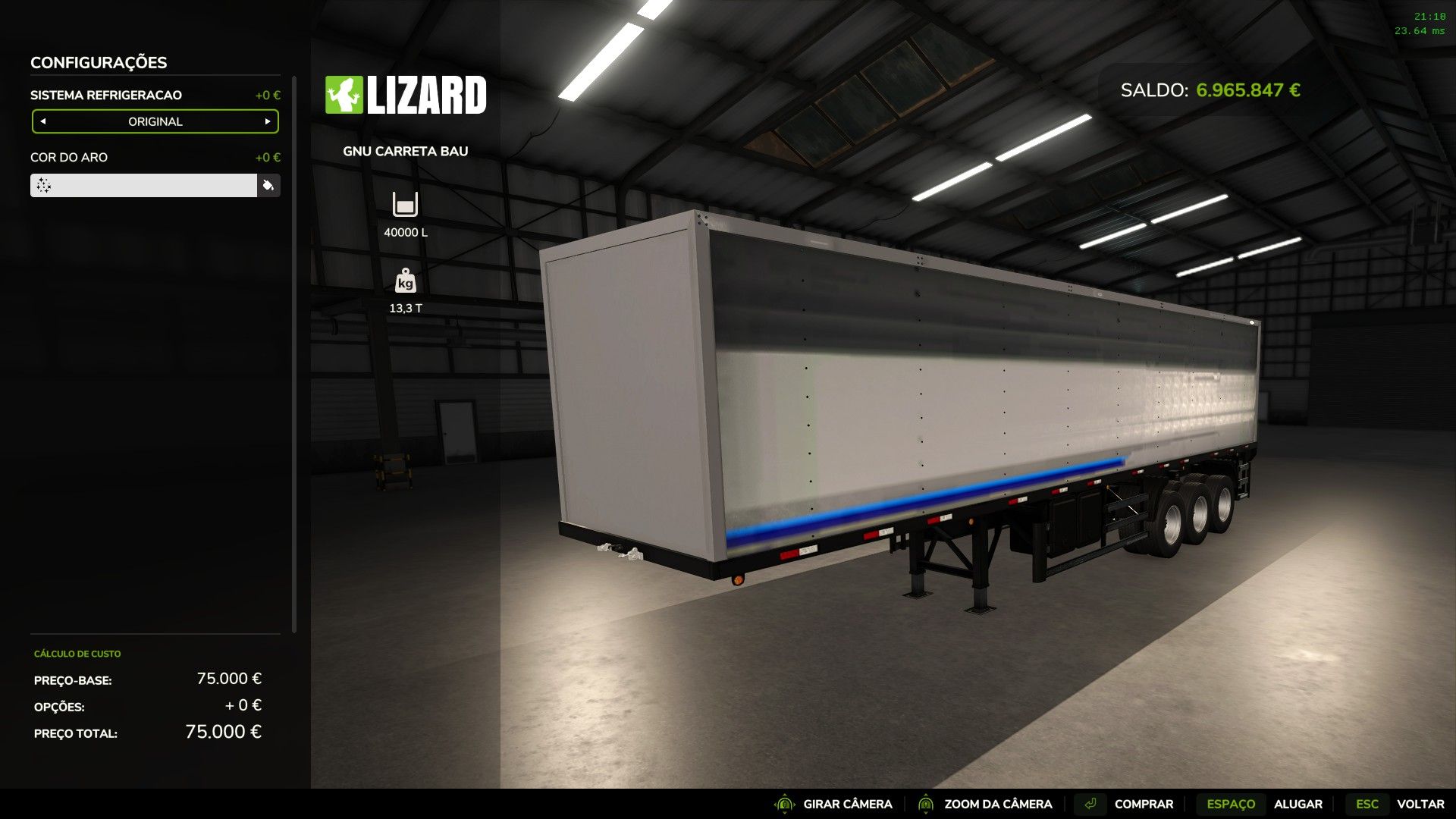Image resolution: width=1456 pixels, height=819 pixels.
Task: Select previous Sistema Refrigeracao option arrow
Action: point(43,121)
